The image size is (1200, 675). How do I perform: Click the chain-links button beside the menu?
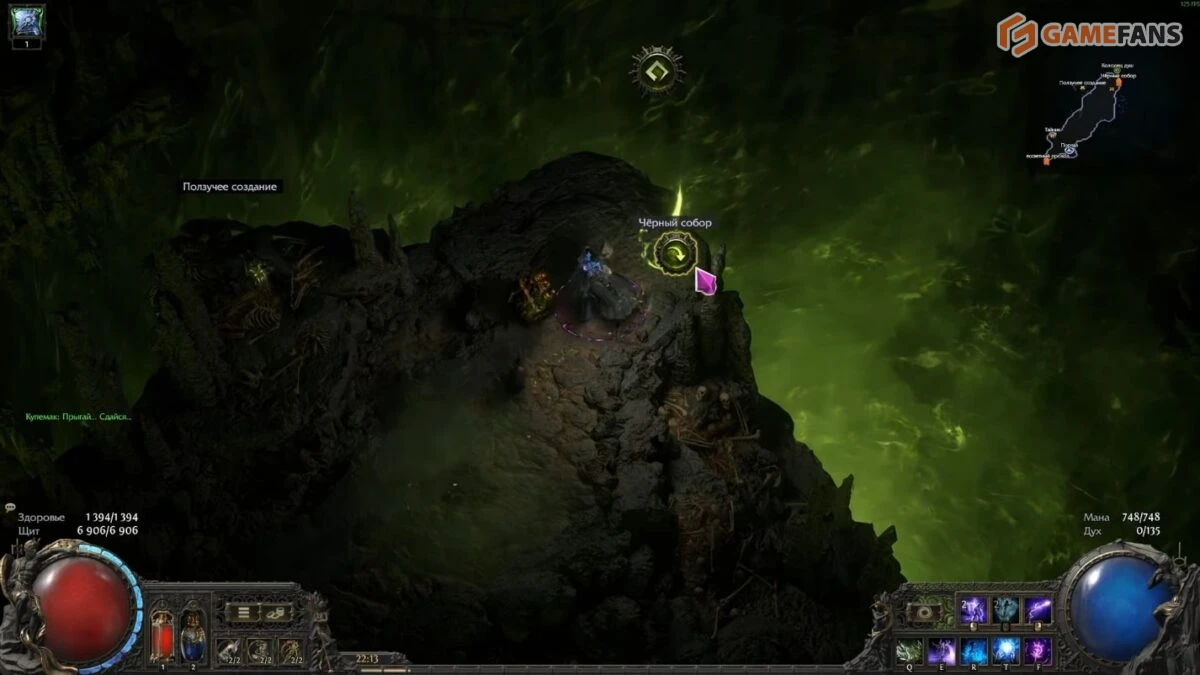(274, 612)
